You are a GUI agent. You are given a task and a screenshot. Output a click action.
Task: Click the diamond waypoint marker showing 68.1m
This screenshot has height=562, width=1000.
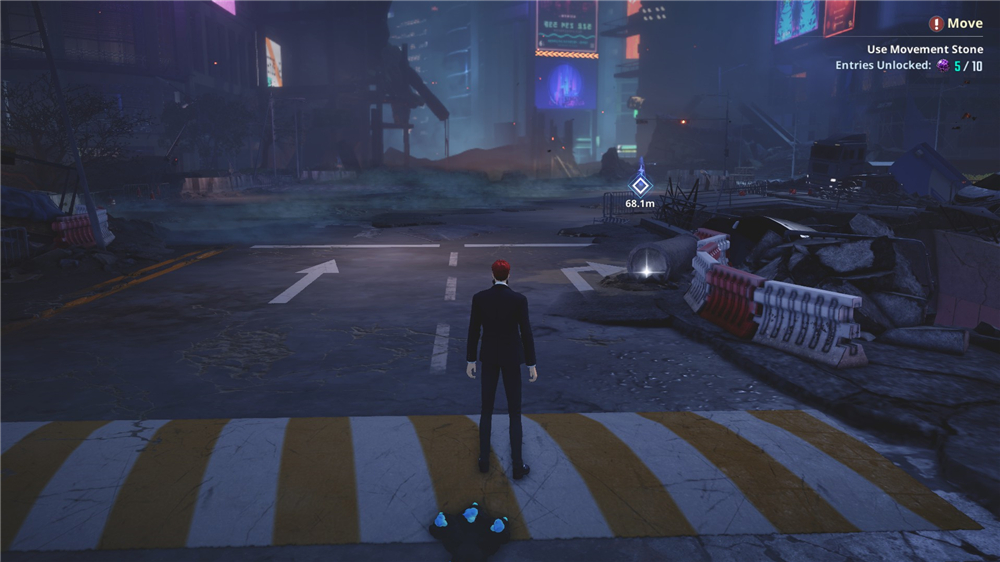click(640, 185)
